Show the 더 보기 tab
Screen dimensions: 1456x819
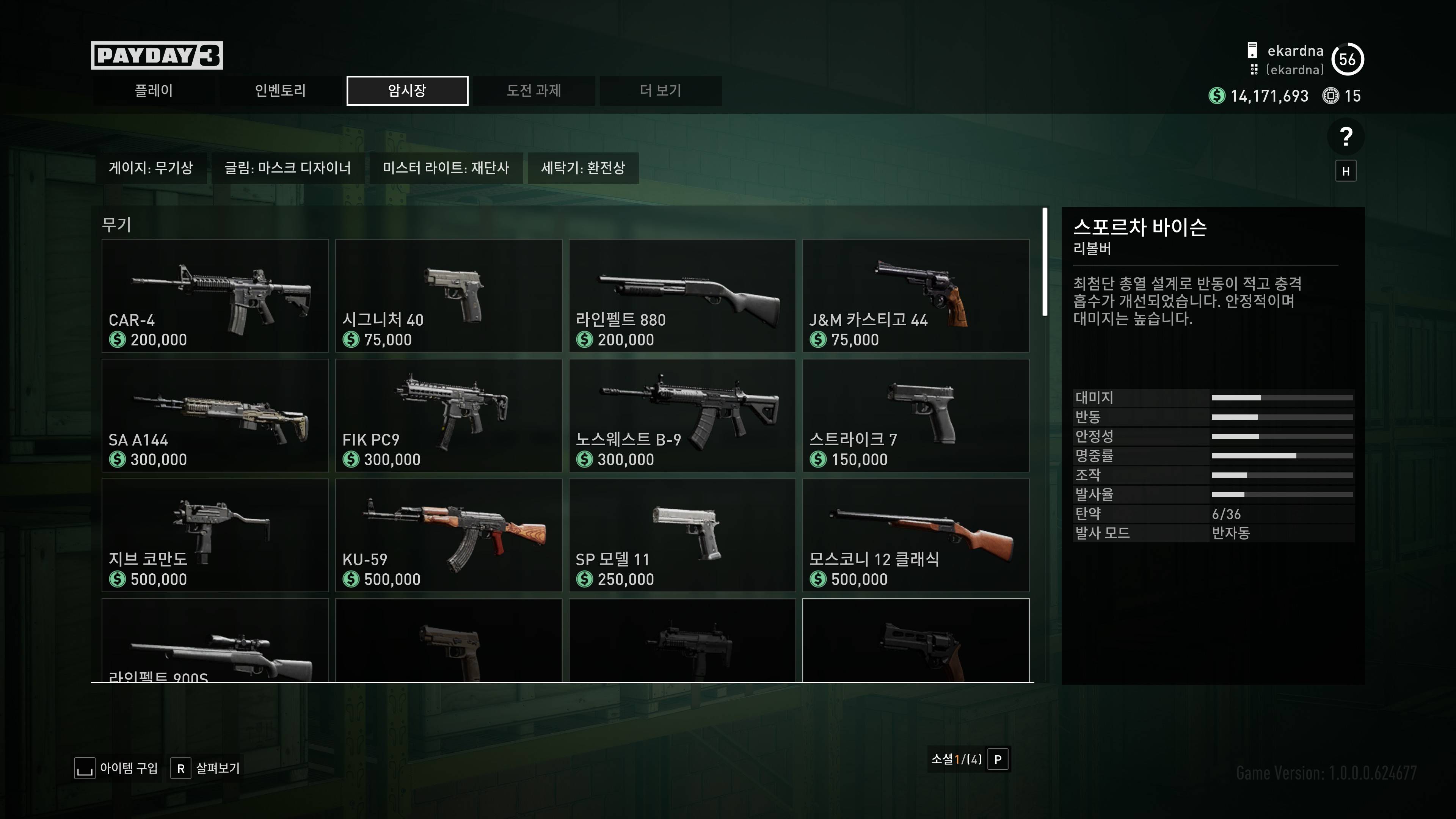pos(660,91)
